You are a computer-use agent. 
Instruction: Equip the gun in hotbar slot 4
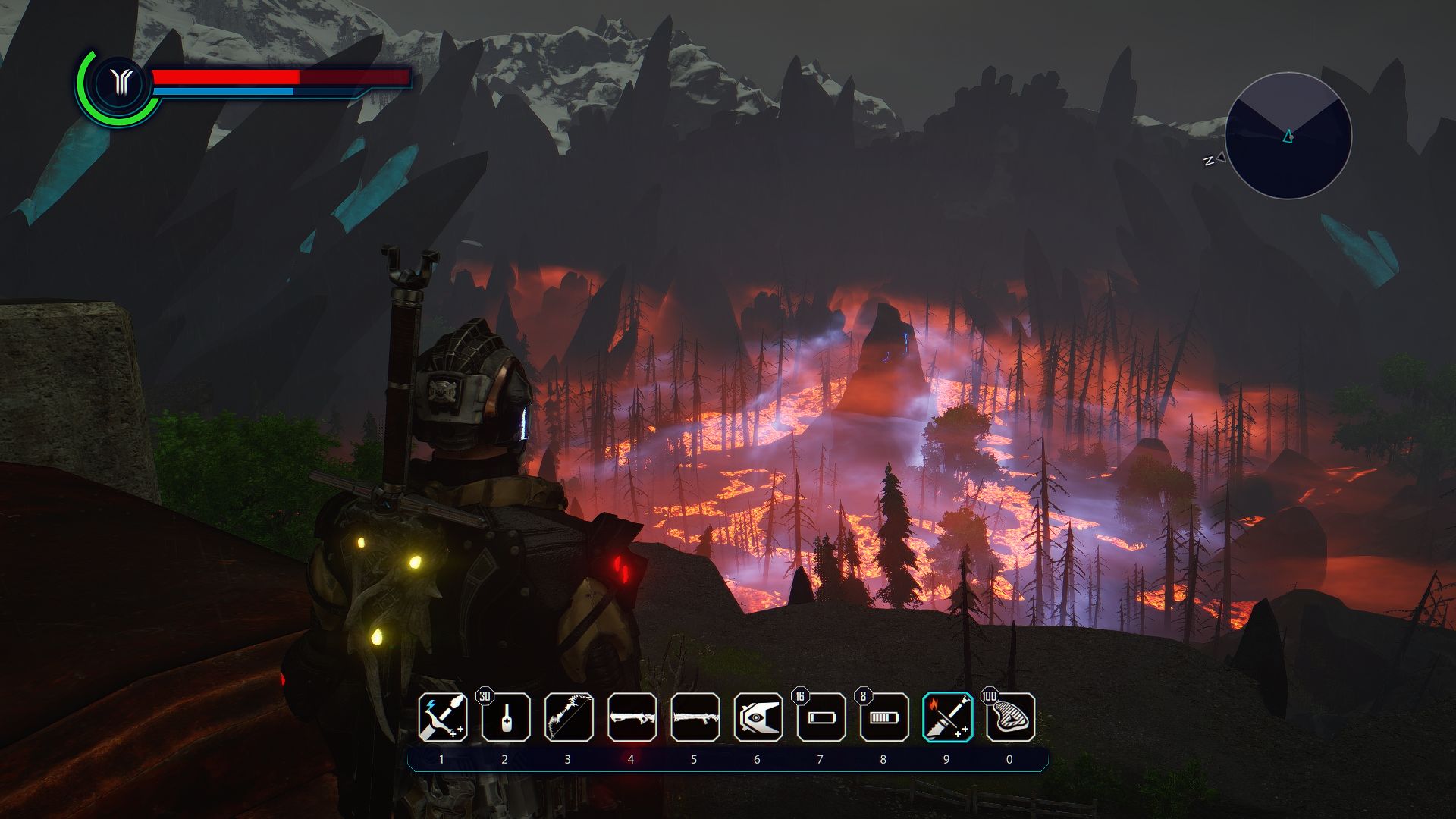[x=632, y=717]
